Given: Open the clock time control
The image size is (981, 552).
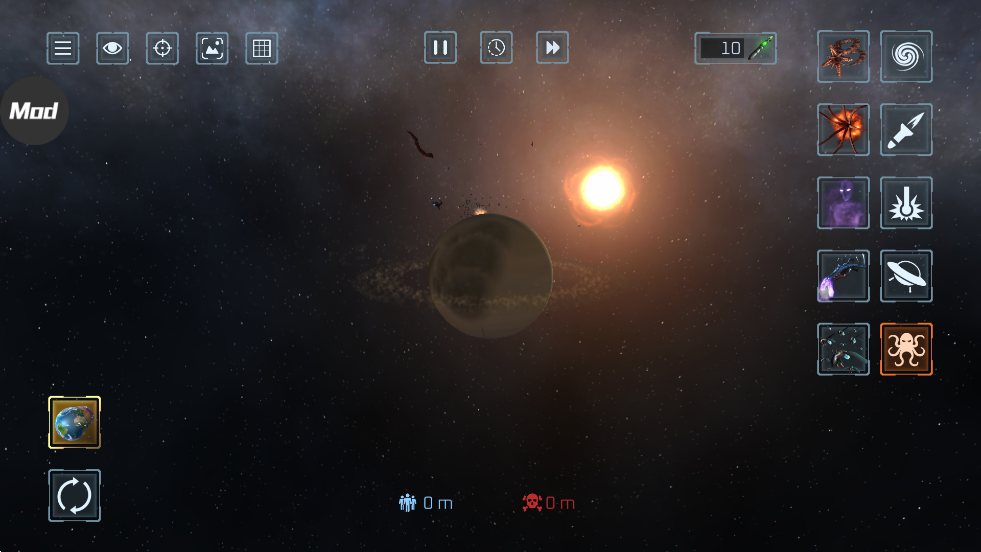Looking at the screenshot, I should tap(496, 47).
